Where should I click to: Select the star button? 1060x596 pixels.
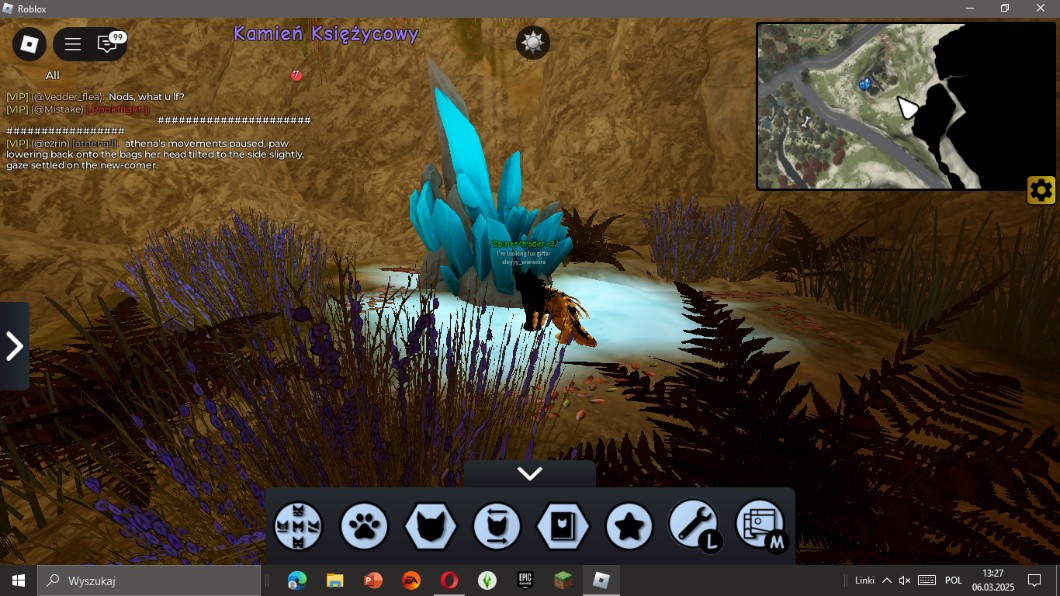(x=629, y=526)
